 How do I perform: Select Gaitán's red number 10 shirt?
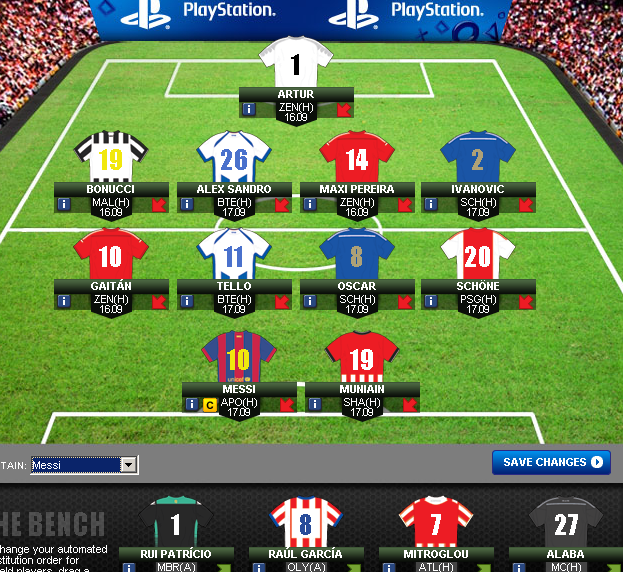[111, 255]
